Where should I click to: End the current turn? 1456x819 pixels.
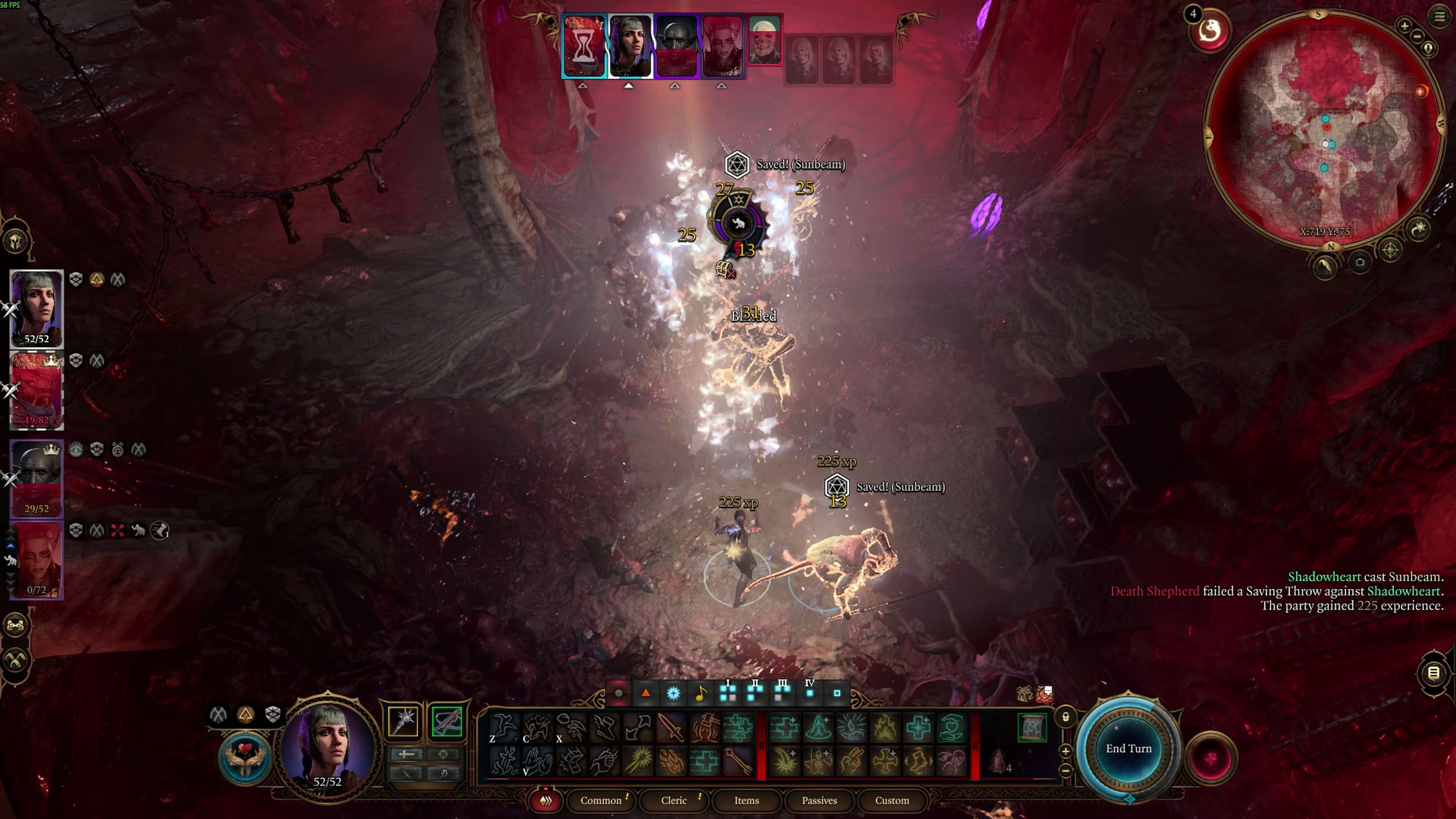pyautogui.click(x=1128, y=748)
